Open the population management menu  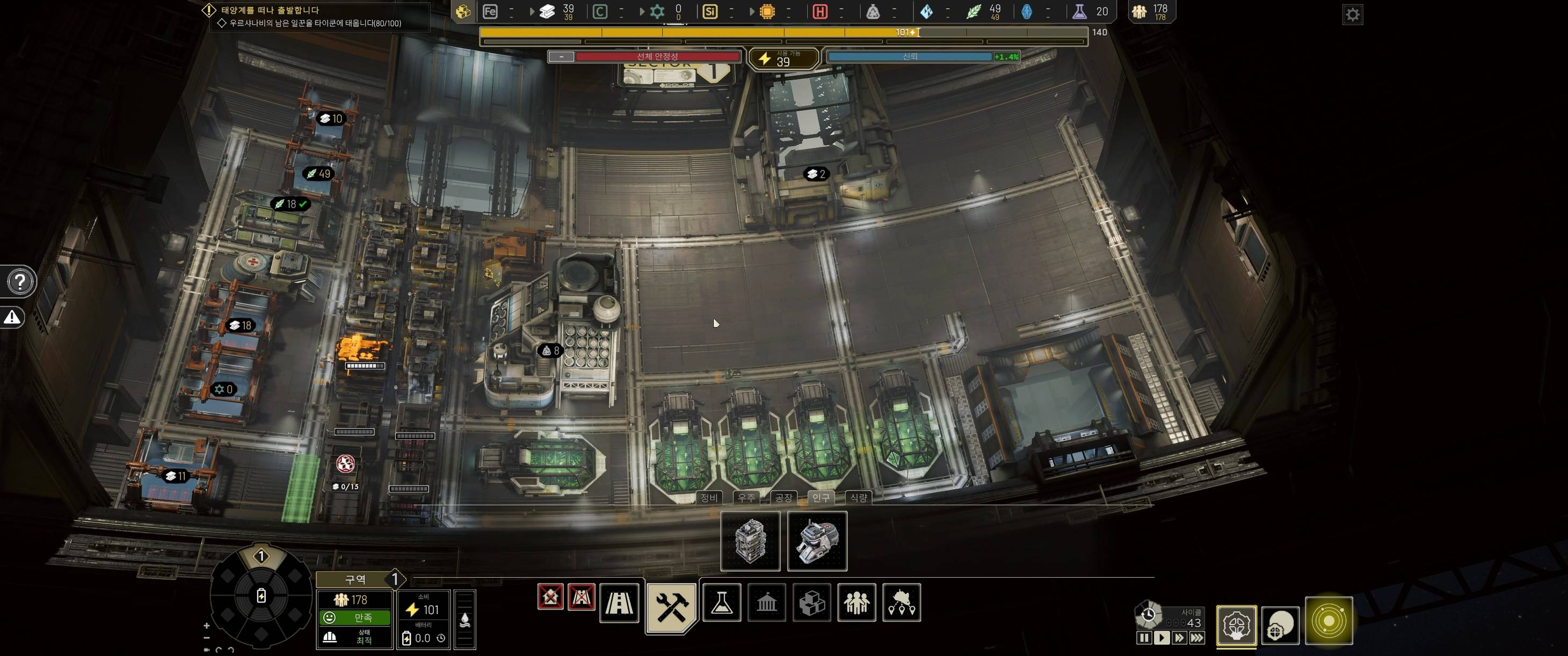tap(856, 602)
